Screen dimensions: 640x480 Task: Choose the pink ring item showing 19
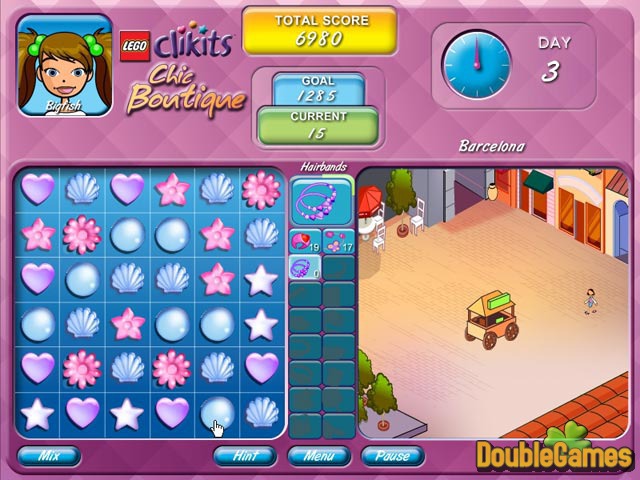coord(305,241)
